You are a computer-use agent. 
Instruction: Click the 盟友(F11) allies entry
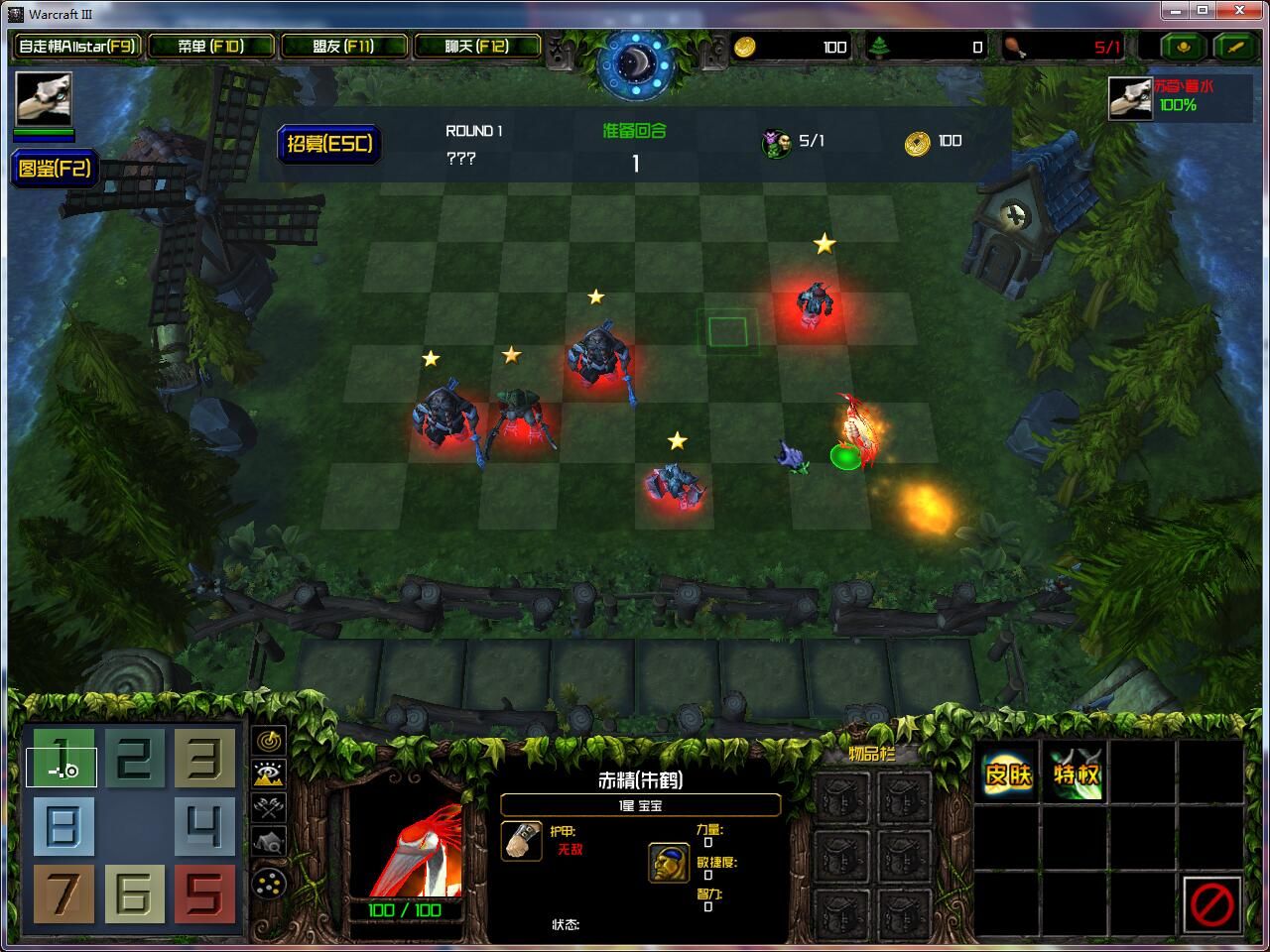pyautogui.click(x=343, y=46)
